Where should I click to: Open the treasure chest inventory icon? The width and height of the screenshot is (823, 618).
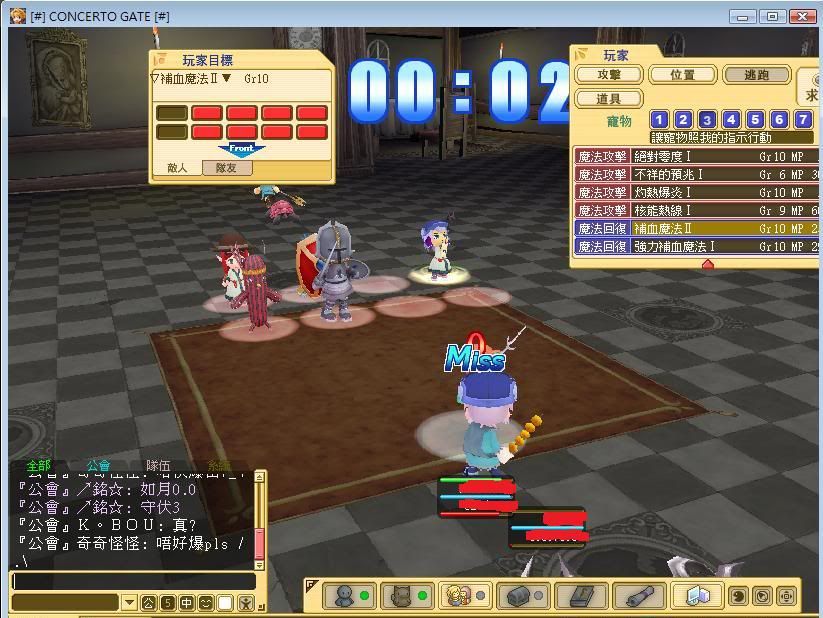click(527, 596)
